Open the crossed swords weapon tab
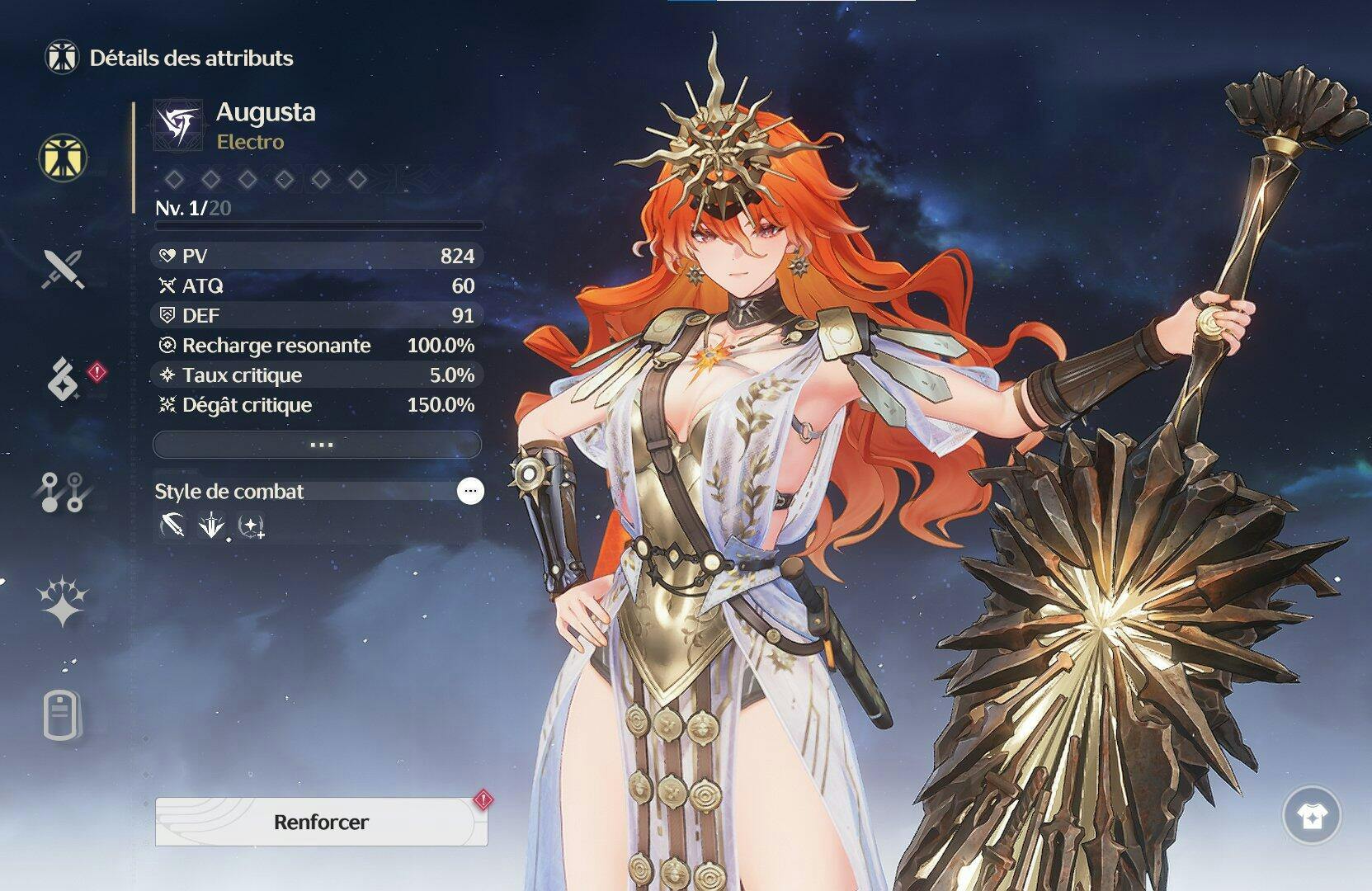The image size is (1372, 891). (x=64, y=269)
